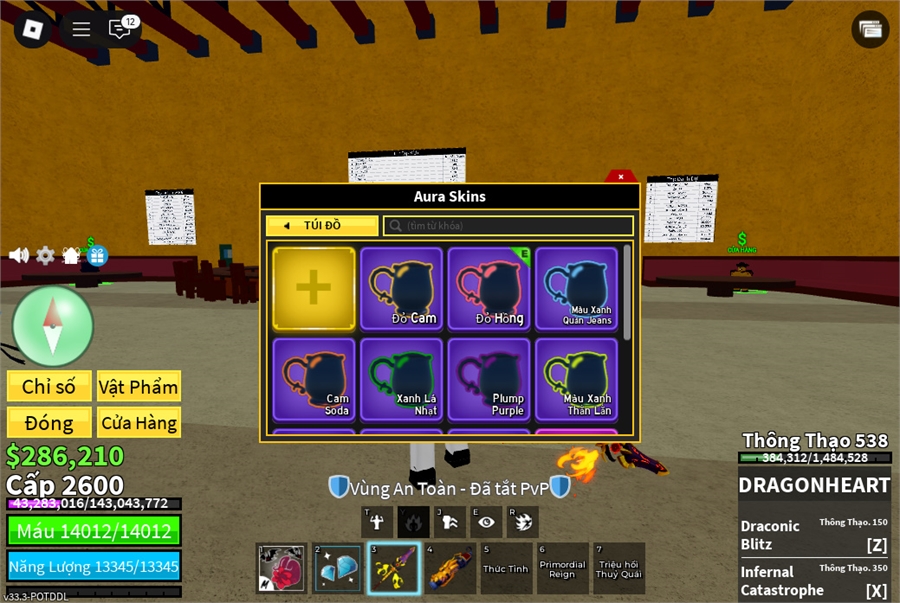
Task: Open the Cửa Hàng shop
Action: point(139,422)
